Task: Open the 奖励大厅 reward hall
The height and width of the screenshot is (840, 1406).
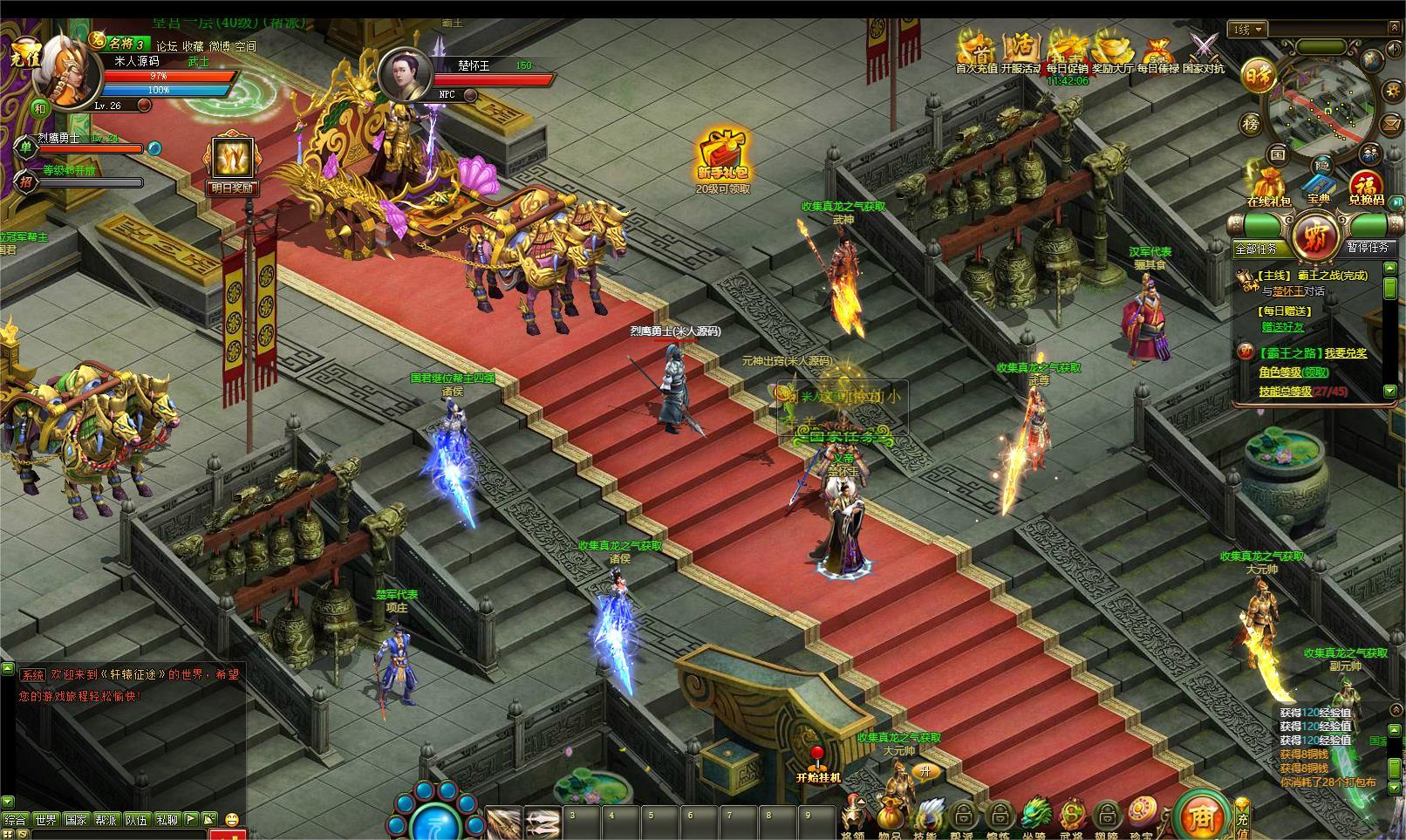Action: pos(1113,49)
